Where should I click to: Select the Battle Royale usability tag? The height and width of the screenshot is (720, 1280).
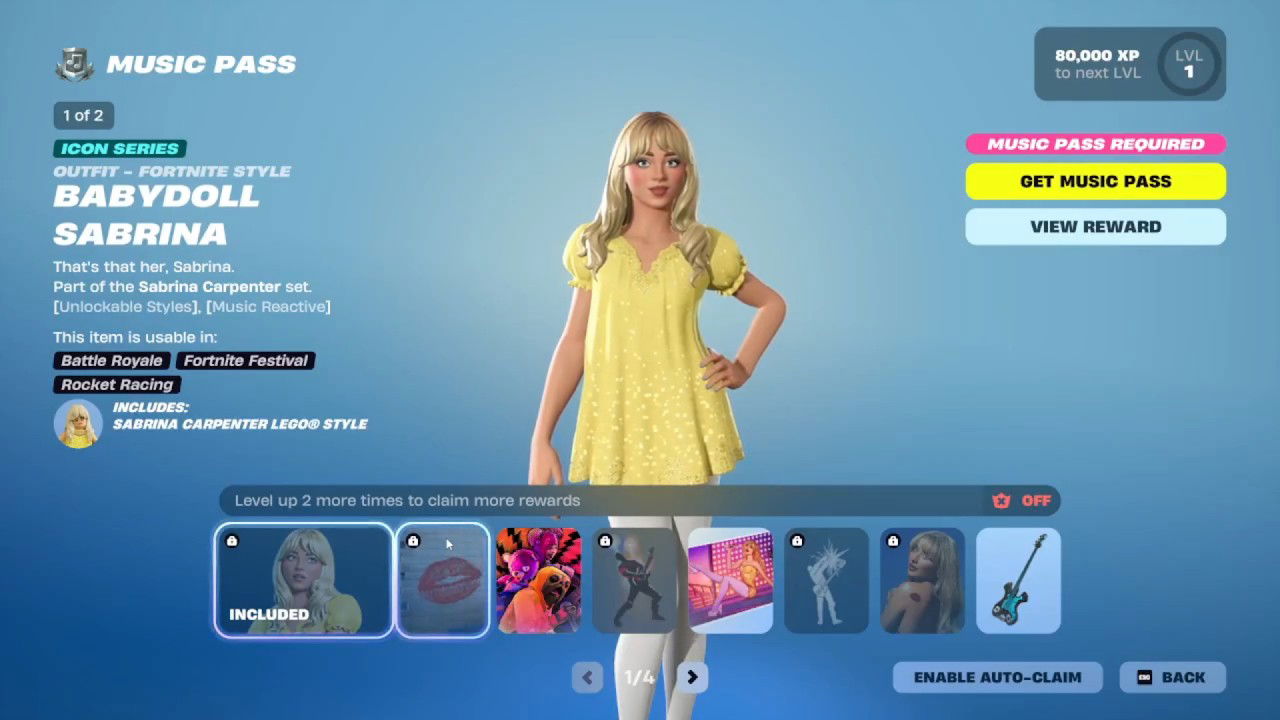110,361
